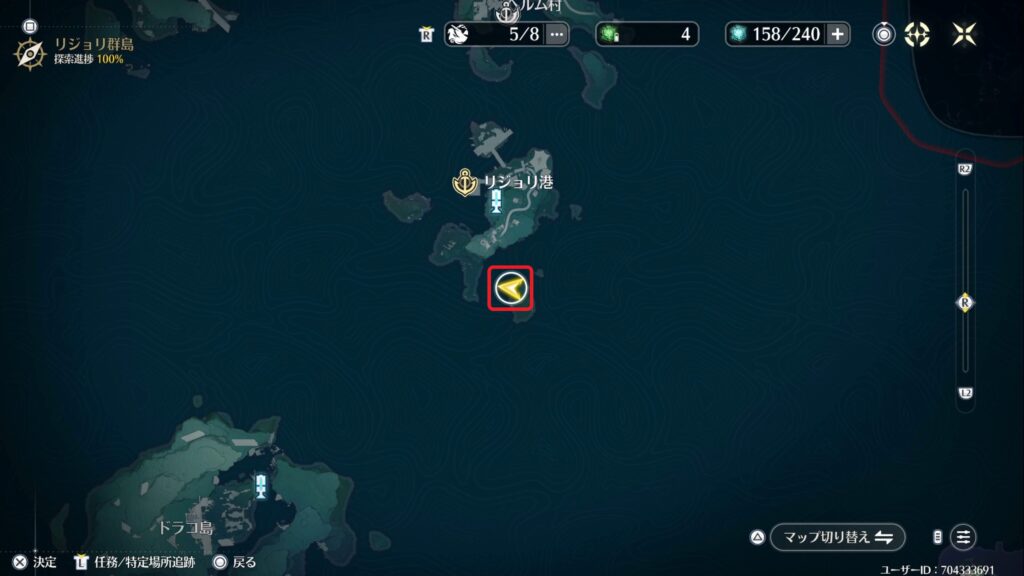Open the round crosshair marker icon
1024x576 pixels.
point(917,34)
